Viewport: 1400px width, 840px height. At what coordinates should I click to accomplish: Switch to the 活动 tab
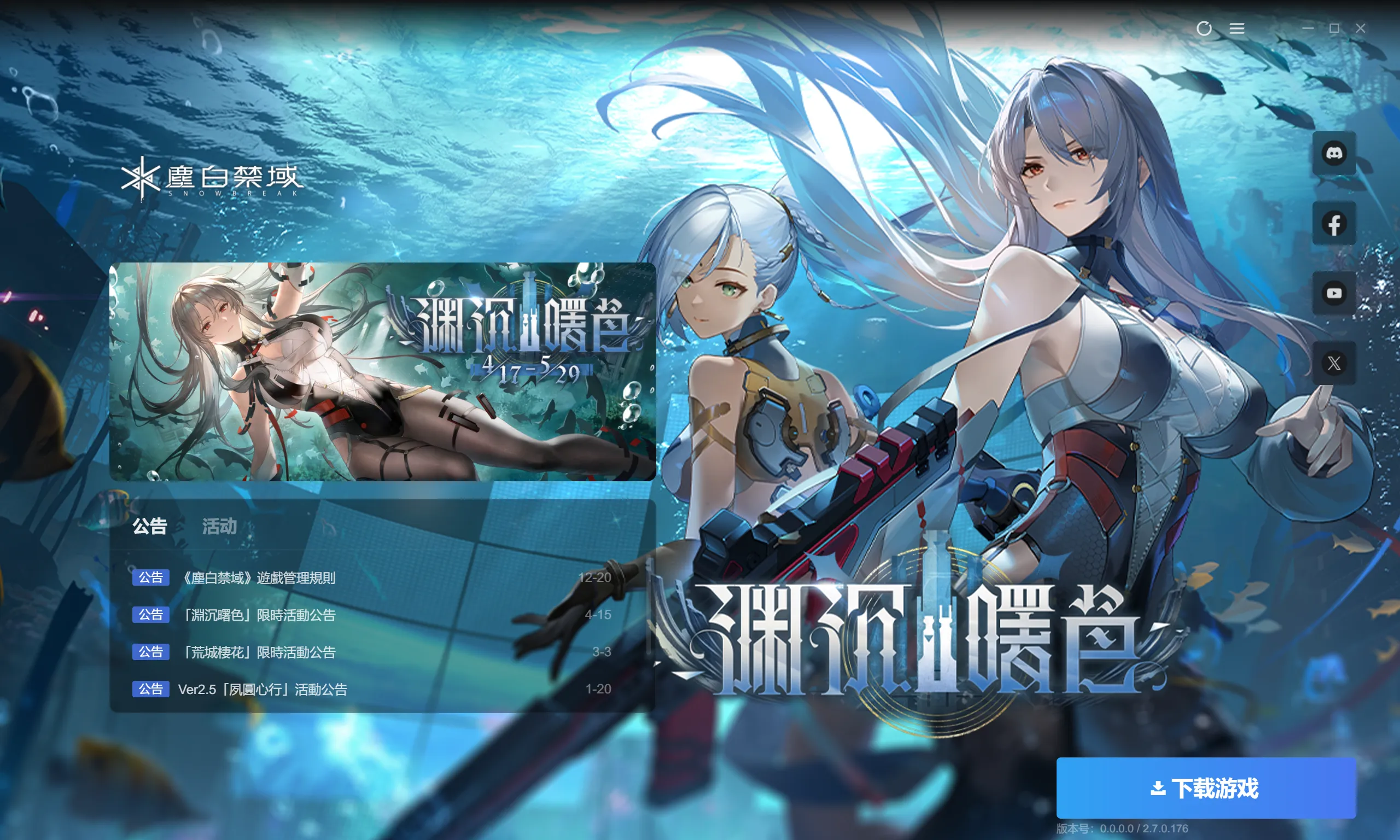pos(219,527)
